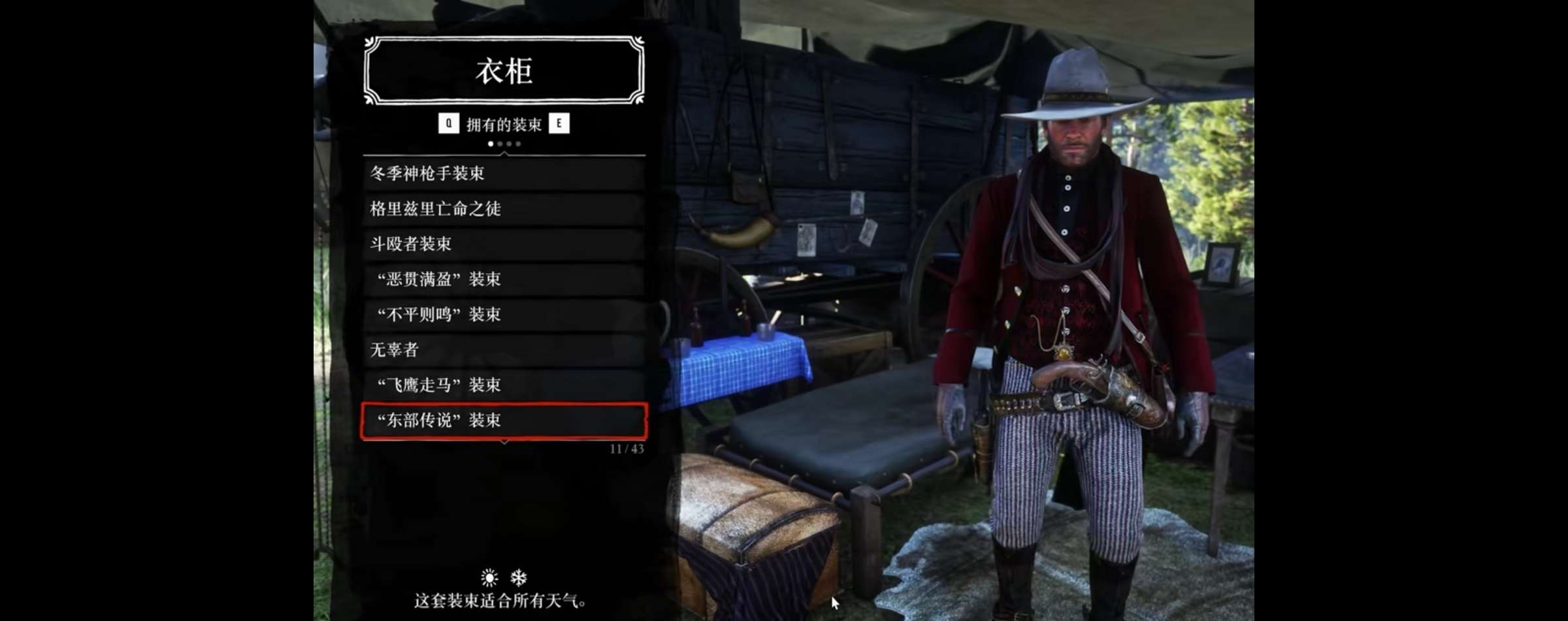Click the wardrobe title banner emblem
Viewport: 1568px width, 621px height.
coord(502,72)
